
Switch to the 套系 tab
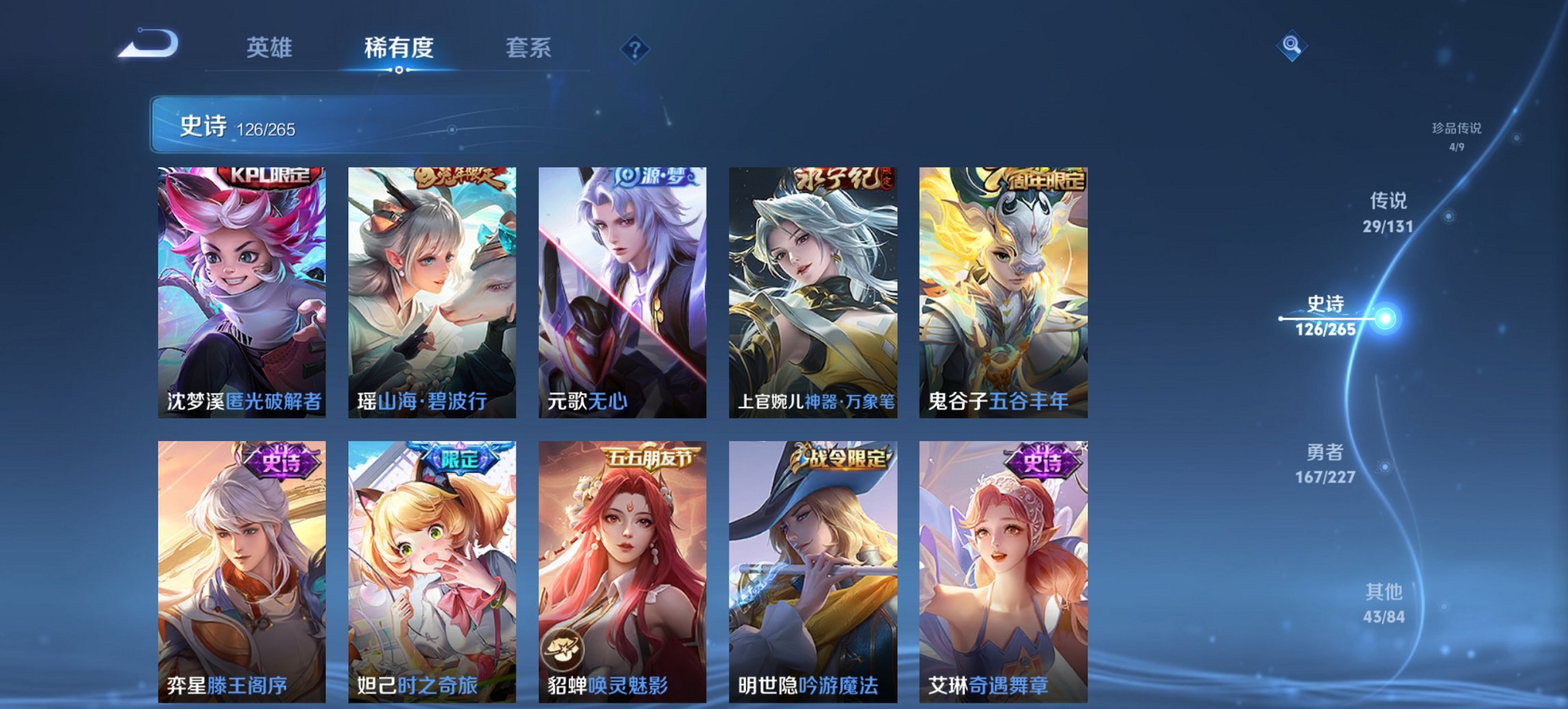[x=528, y=48]
